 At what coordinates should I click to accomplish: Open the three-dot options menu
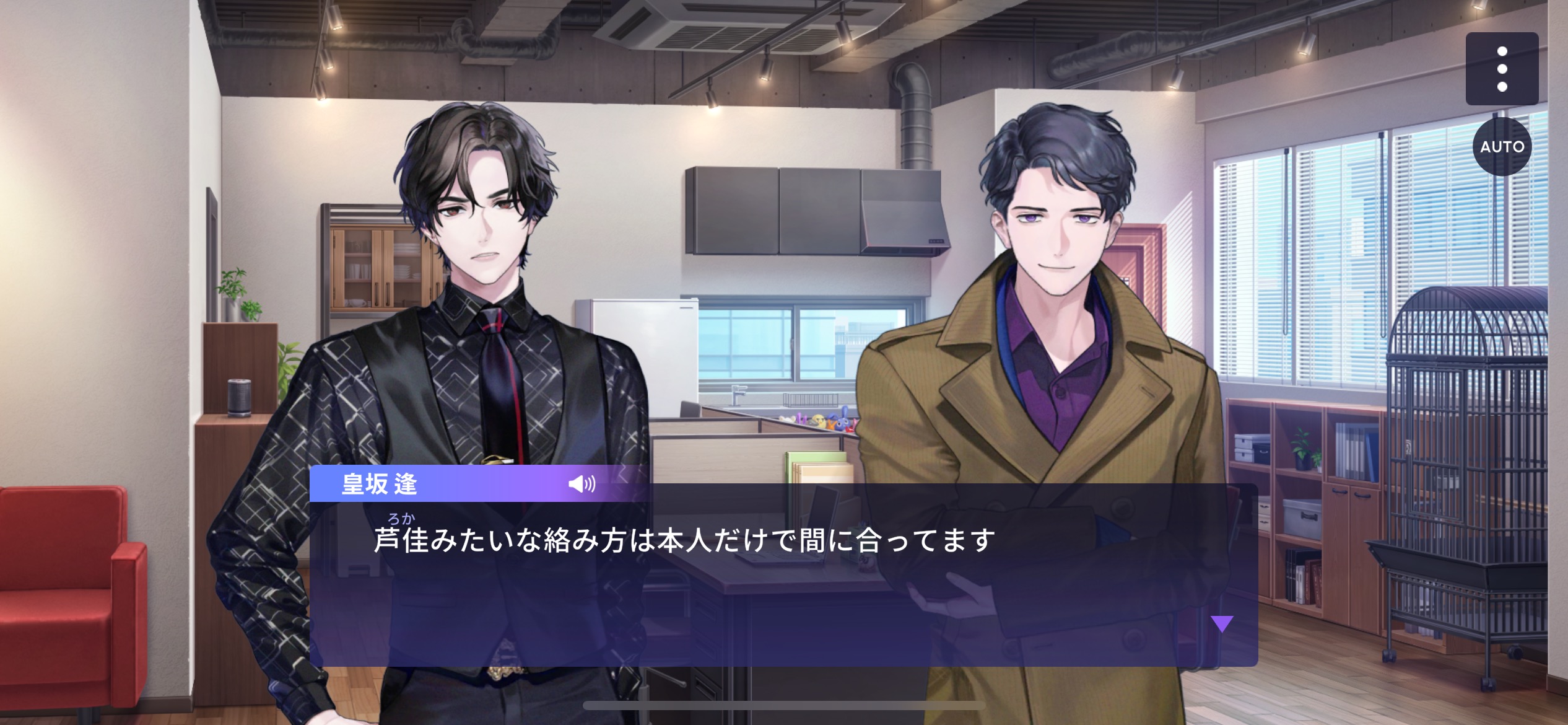1502,69
